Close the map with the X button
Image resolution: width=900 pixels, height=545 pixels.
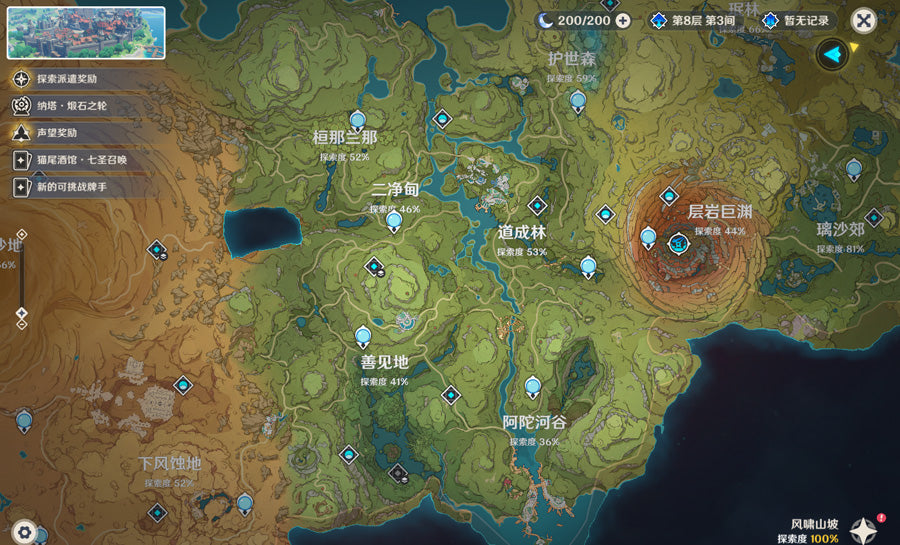pos(864,21)
